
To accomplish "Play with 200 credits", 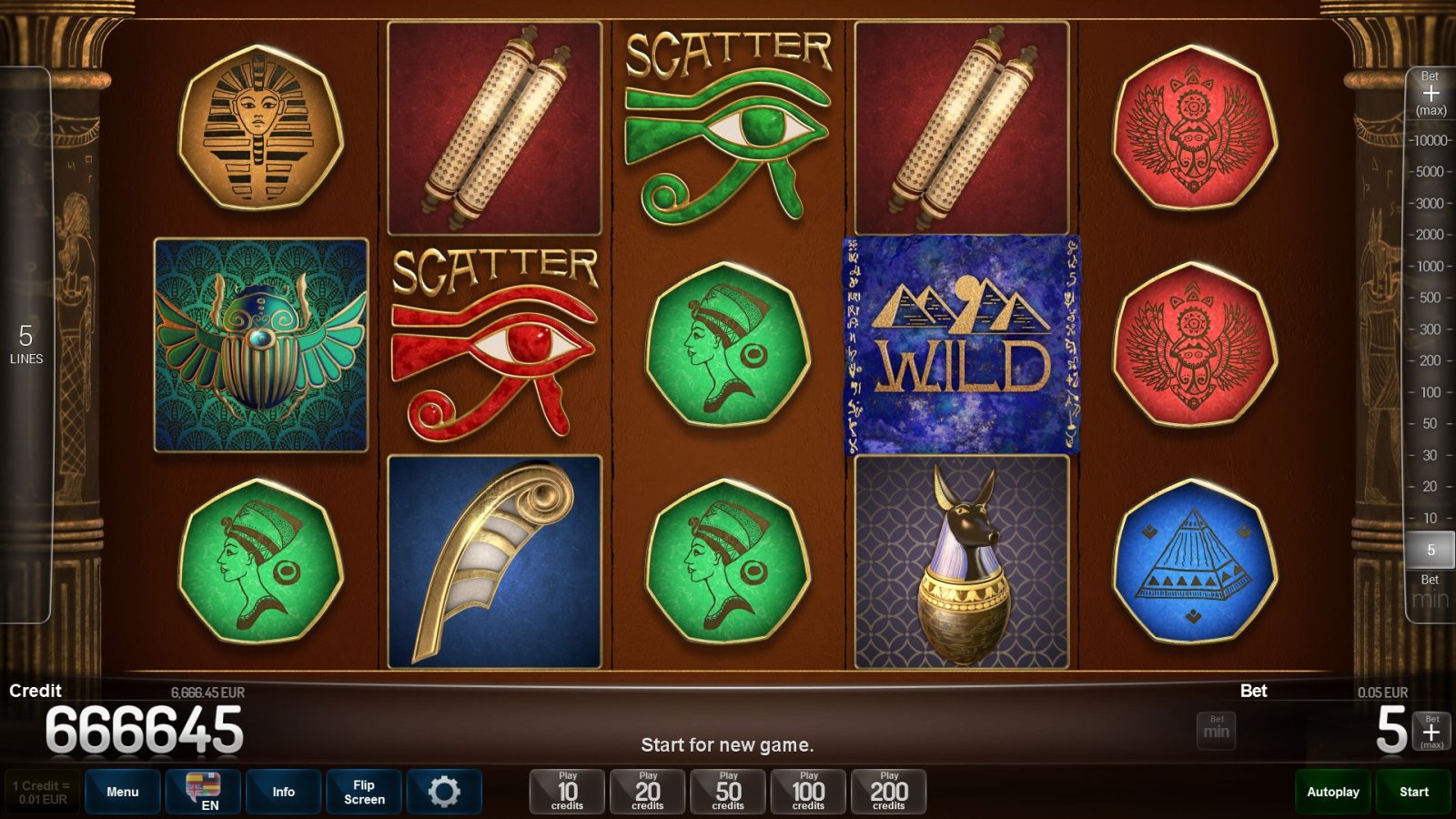I will pos(889,792).
